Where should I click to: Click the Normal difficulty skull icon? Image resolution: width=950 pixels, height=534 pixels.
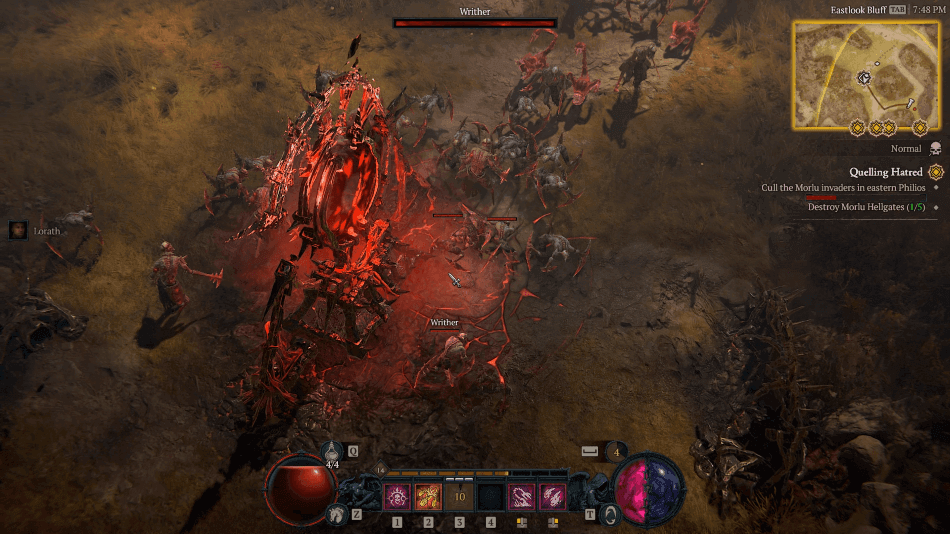point(936,149)
